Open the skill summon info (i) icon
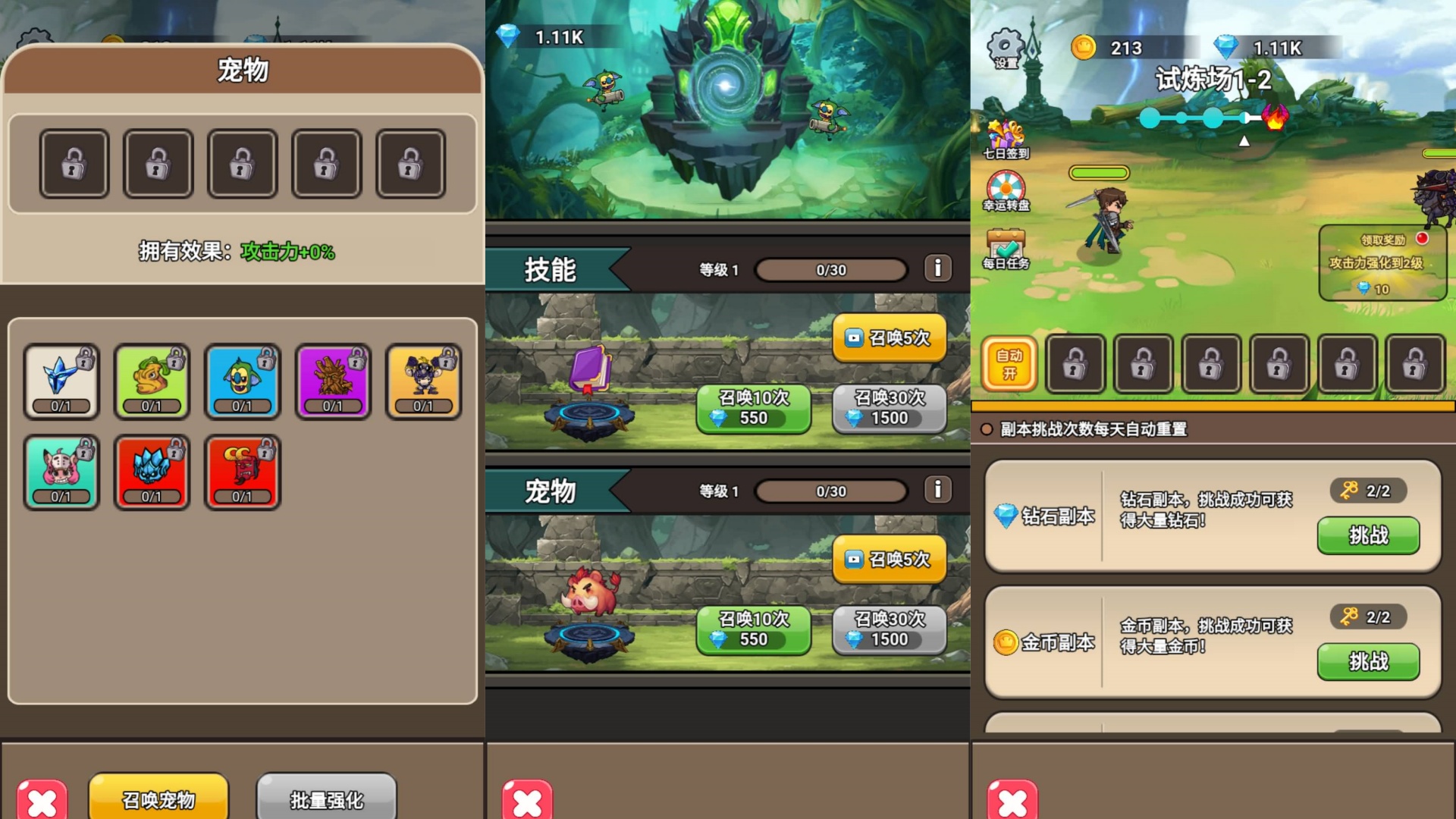 click(940, 268)
